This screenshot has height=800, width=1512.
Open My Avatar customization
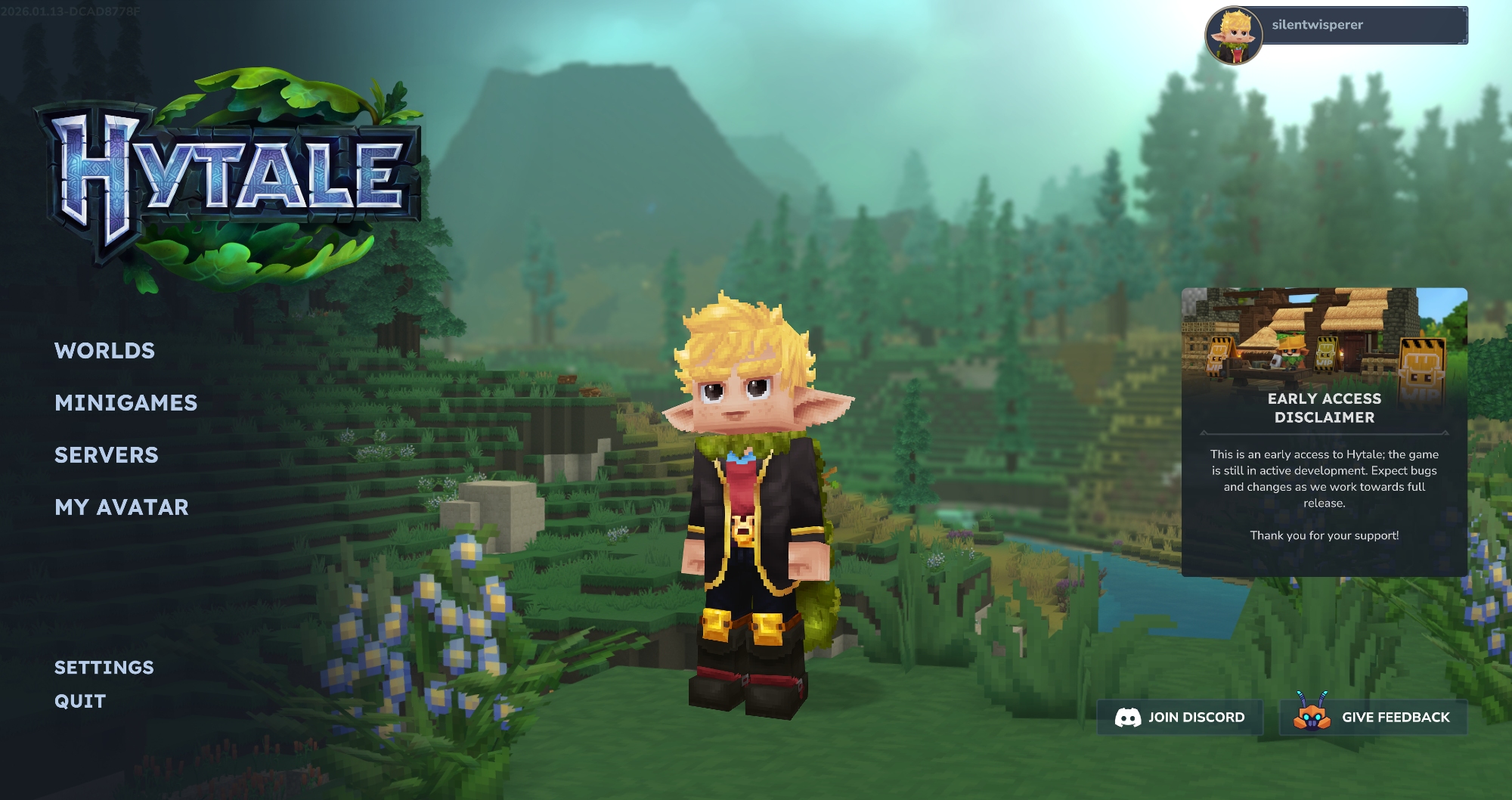pyautogui.click(x=122, y=507)
